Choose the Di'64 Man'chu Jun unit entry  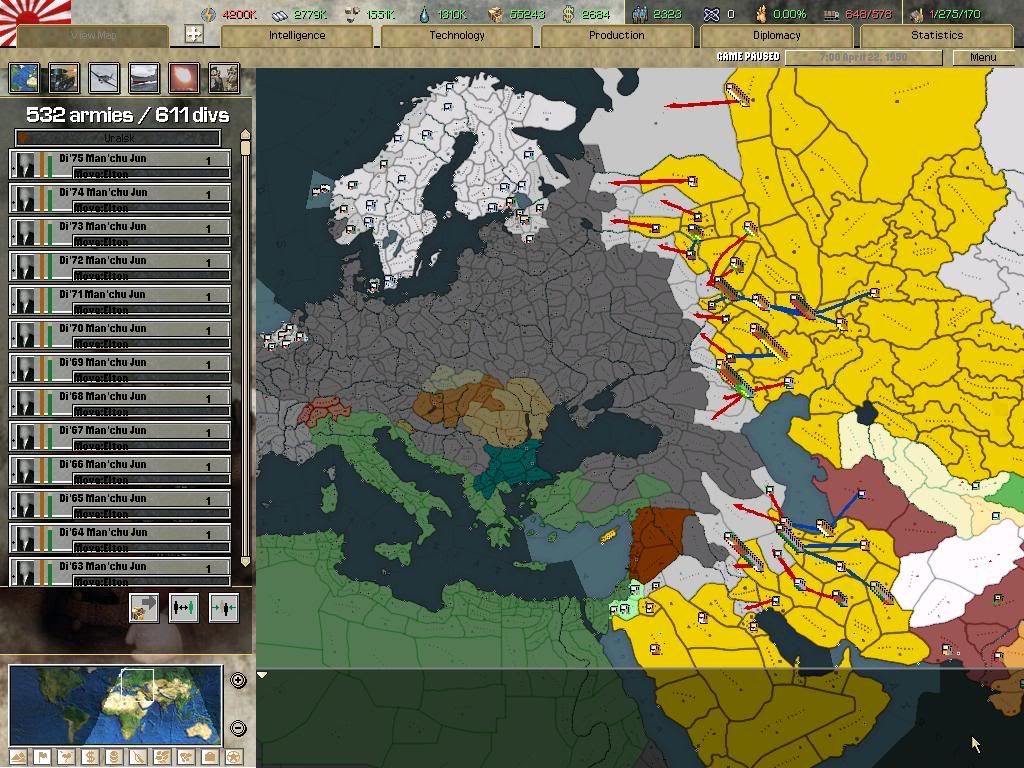pyautogui.click(x=120, y=536)
